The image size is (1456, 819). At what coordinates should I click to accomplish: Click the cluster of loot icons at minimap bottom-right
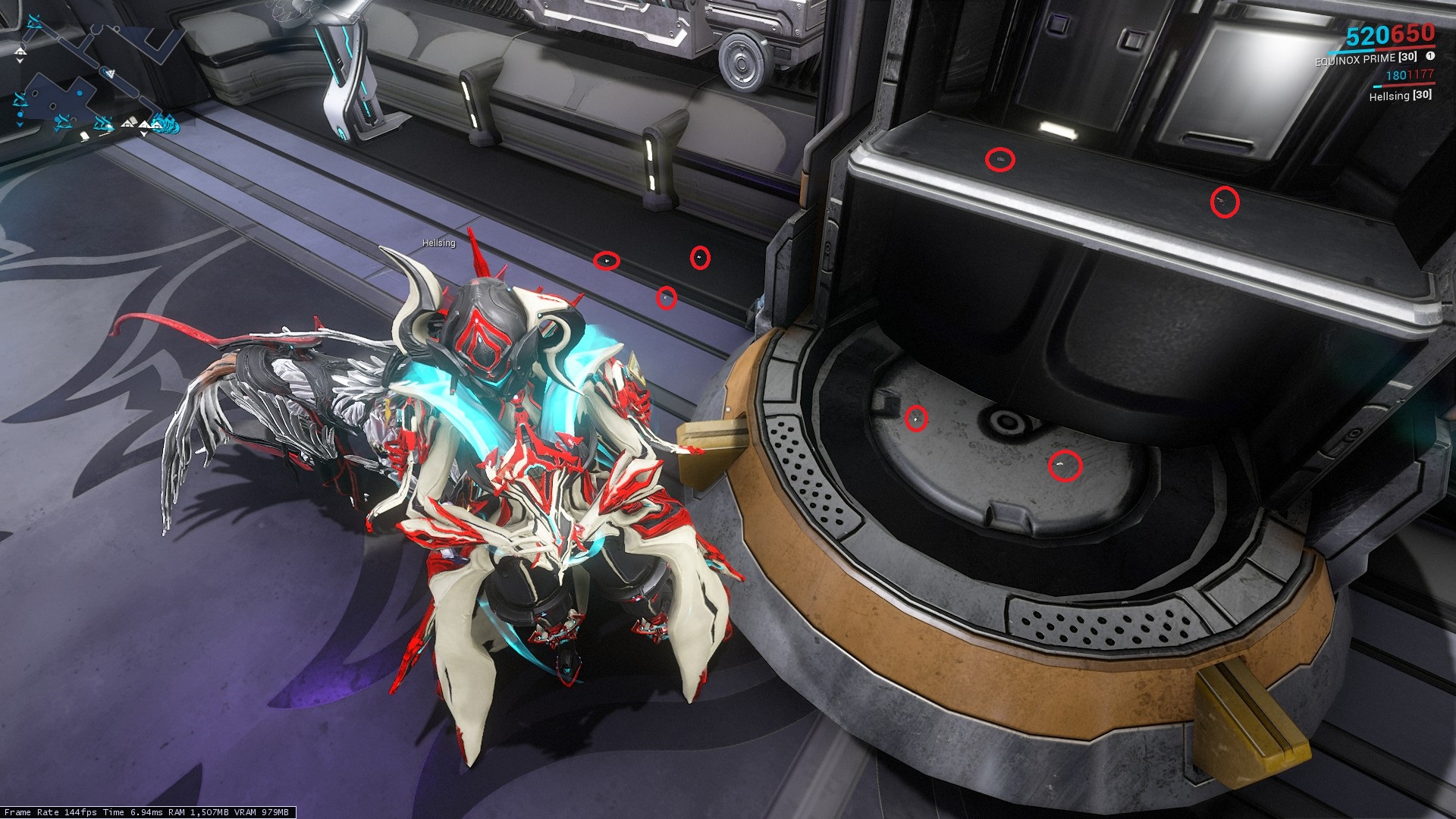165,124
